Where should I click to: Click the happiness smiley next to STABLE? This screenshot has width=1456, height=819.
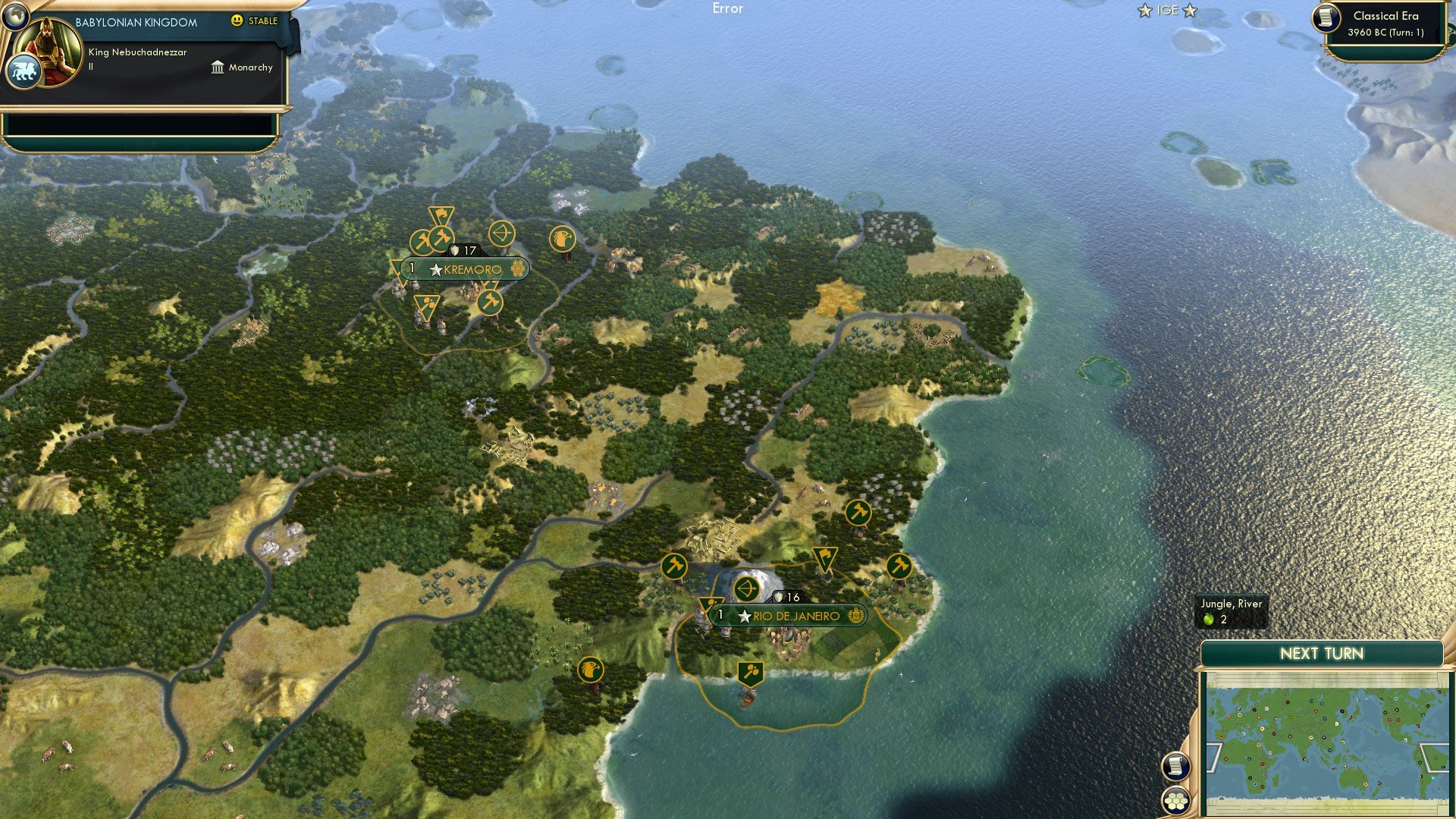pos(237,21)
